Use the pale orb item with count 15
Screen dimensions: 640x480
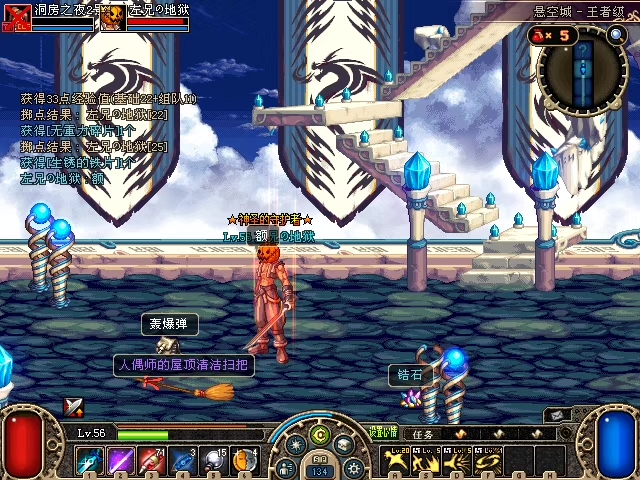point(214,461)
